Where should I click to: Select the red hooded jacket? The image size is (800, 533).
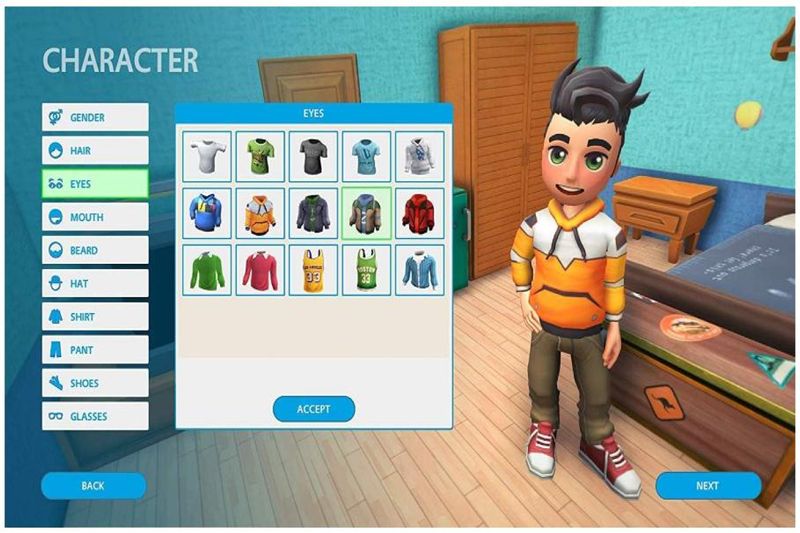coord(419,213)
